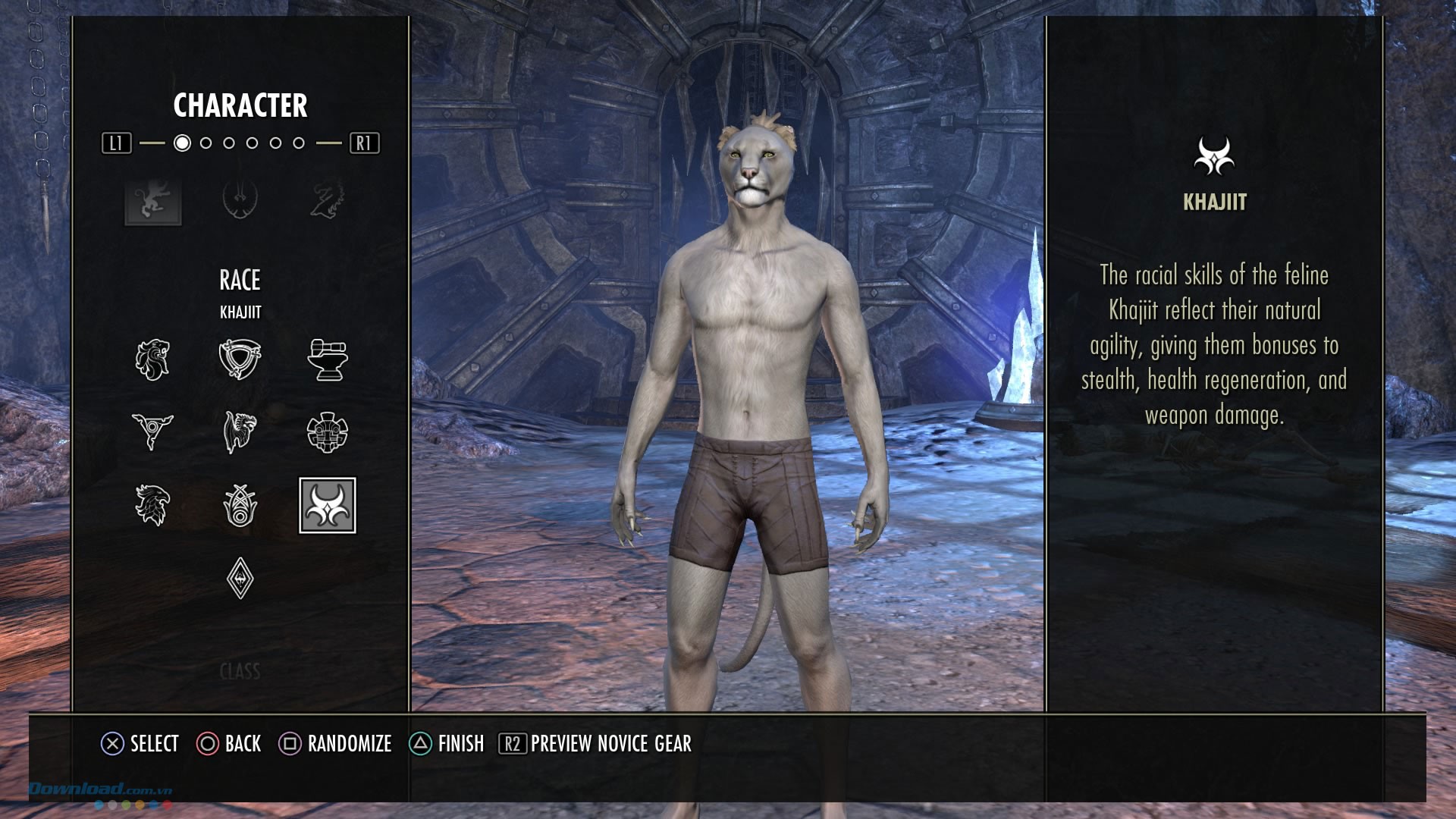Screen dimensions: 1456x819
Task: Choose the Wood Elf race icon
Action: 240,505
